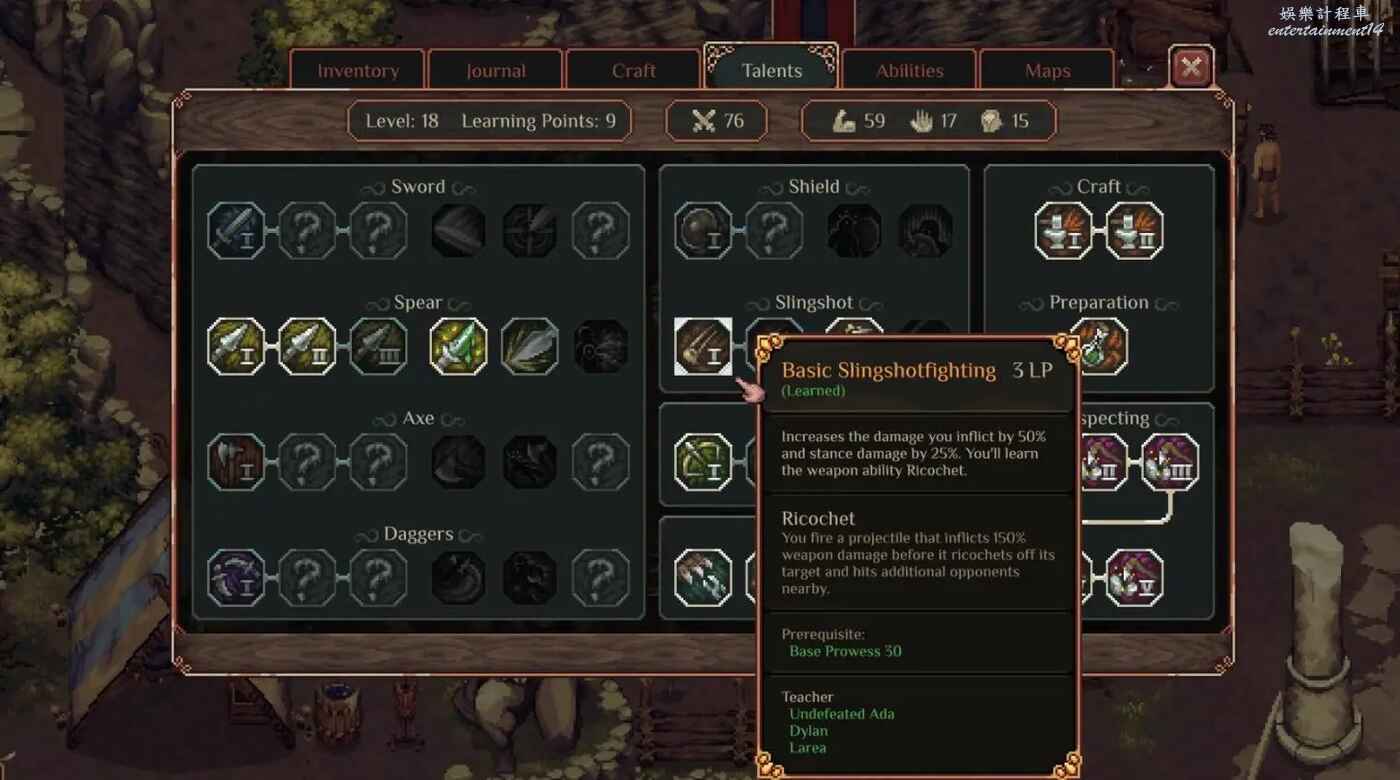This screenshot has height=780, width=1400.
Task: Select the Craft tier I talent
Action: pos(1064,231)
